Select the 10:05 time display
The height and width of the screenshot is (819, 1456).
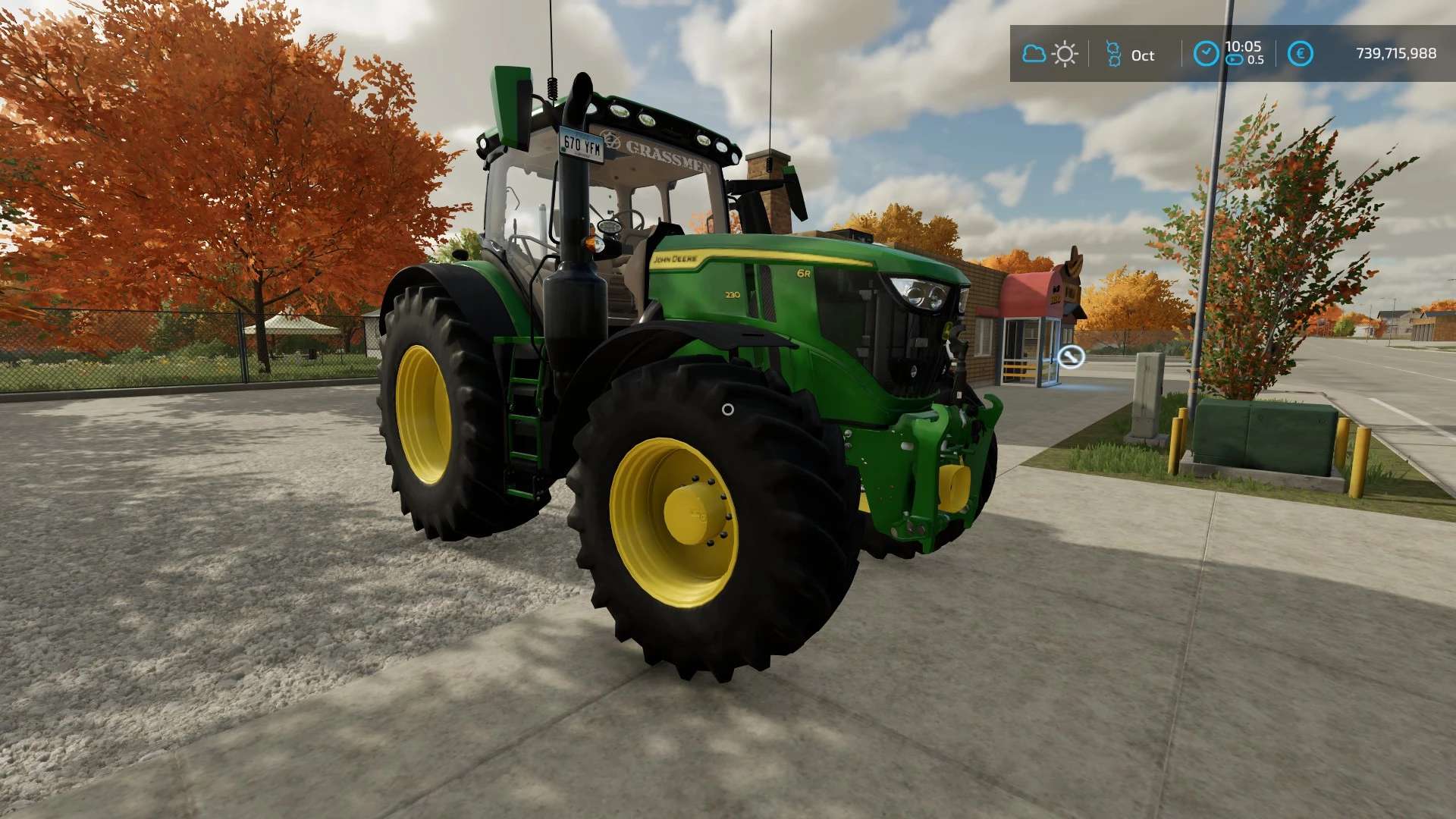coord(1244,45)
